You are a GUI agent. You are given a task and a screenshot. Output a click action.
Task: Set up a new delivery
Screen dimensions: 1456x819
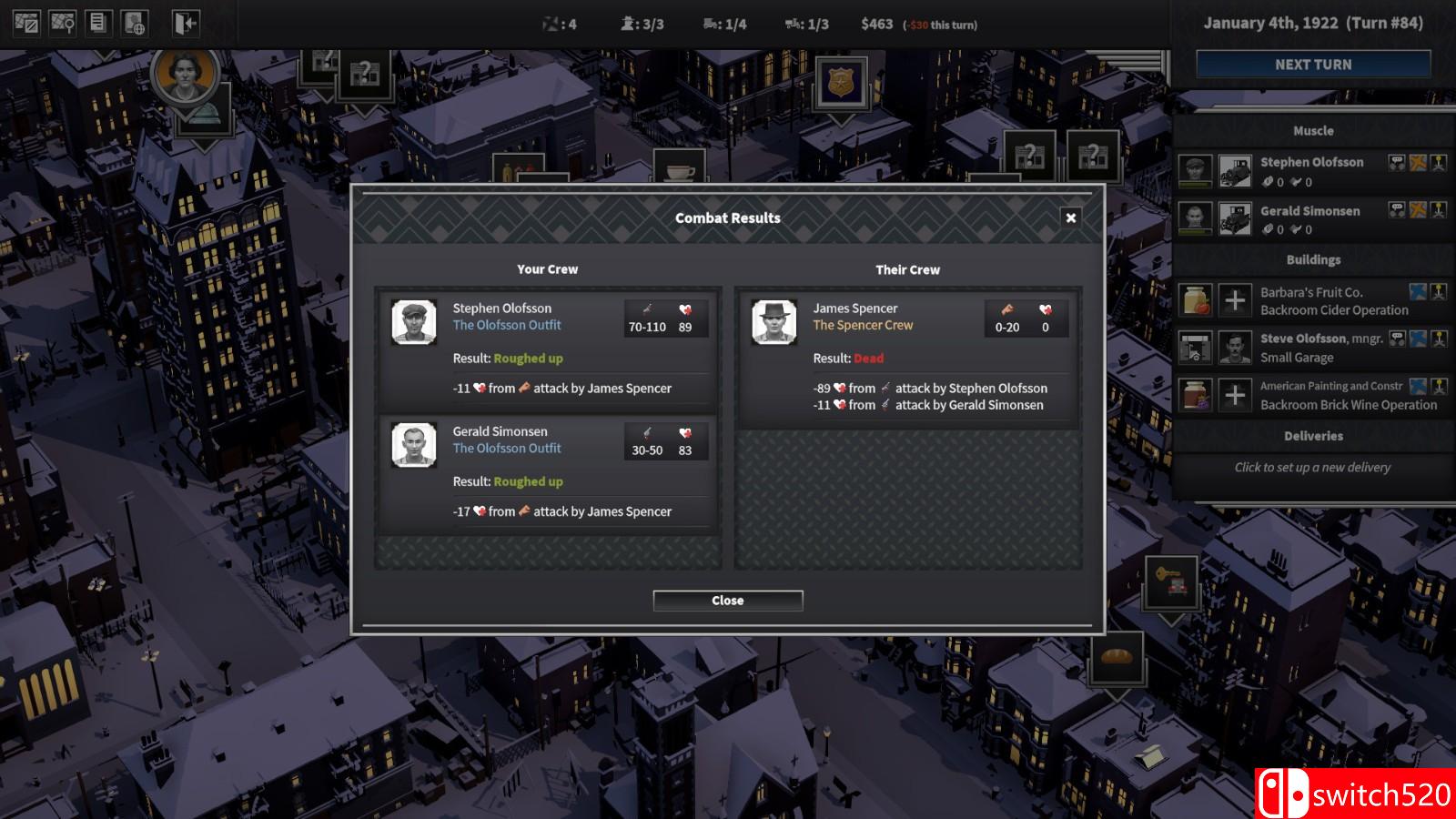(x=1312, y=467)
